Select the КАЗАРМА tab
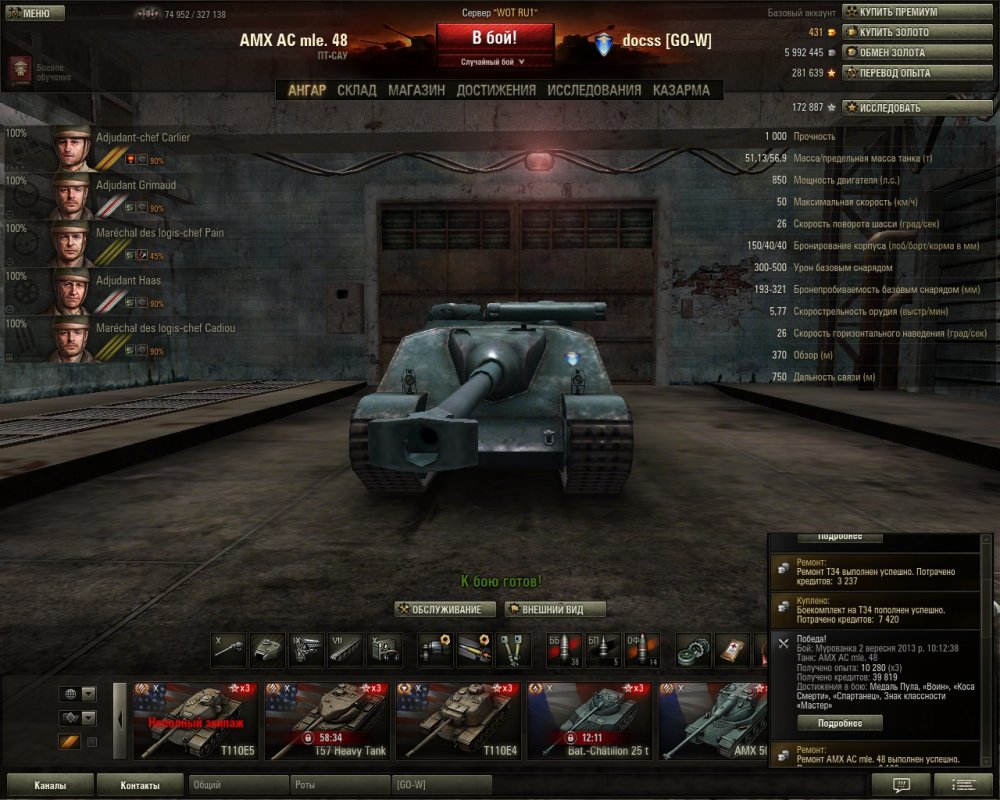 (x=681, y=90)
